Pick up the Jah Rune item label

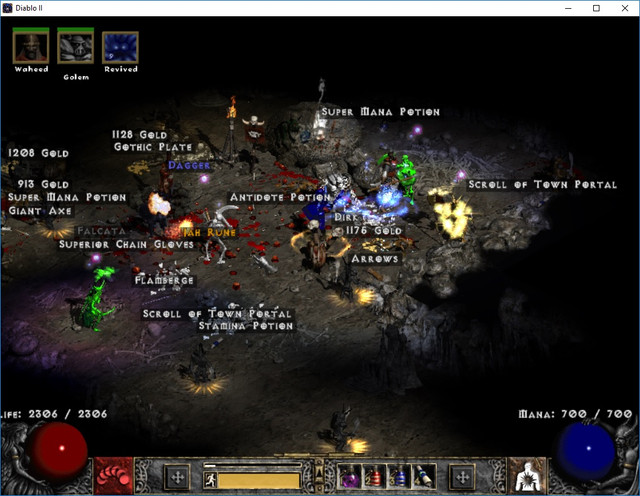click(x=208, y=231)
